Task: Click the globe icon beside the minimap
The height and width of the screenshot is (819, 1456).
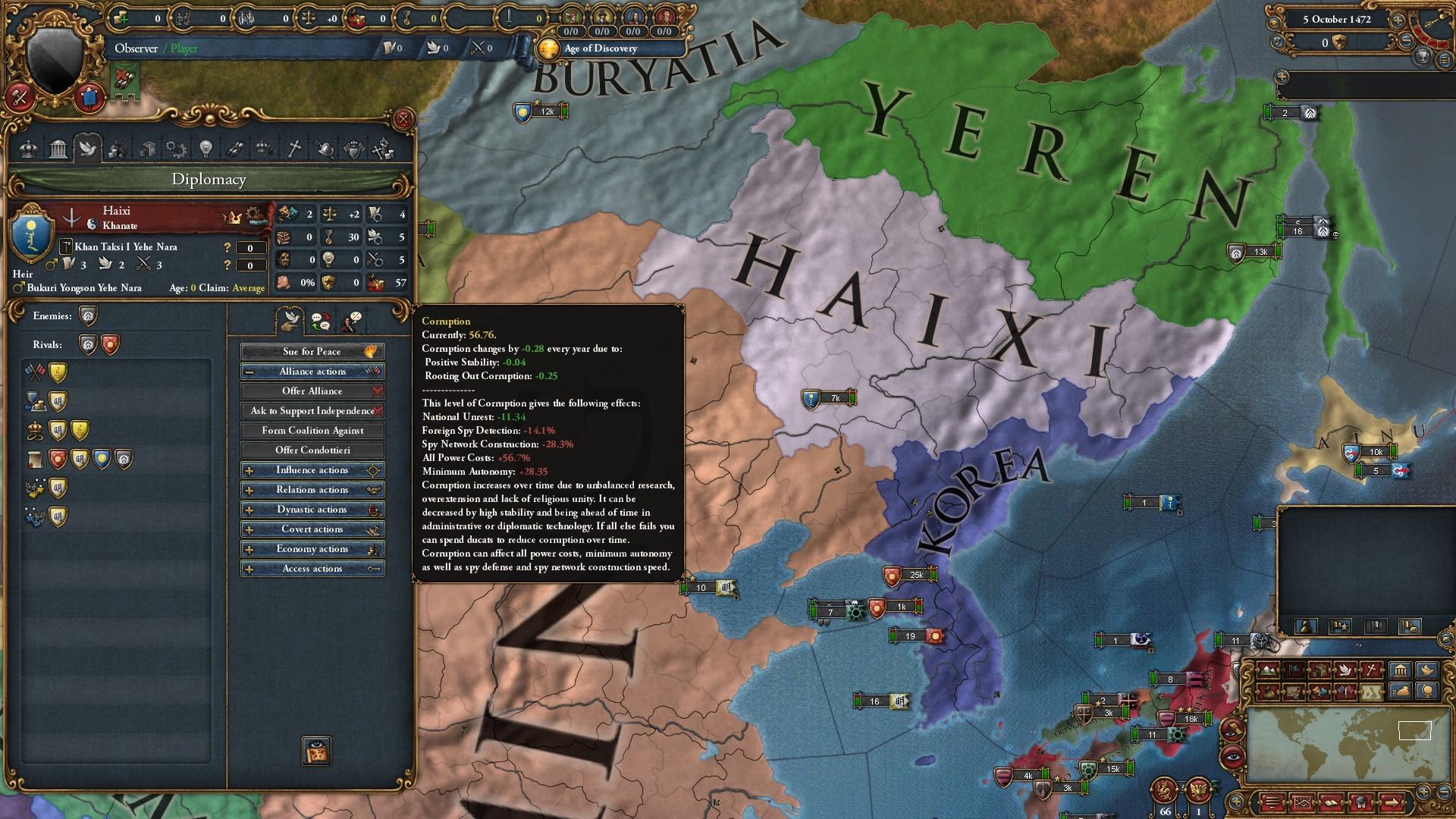Action: pyautogui.click(x=1428, y=691)
